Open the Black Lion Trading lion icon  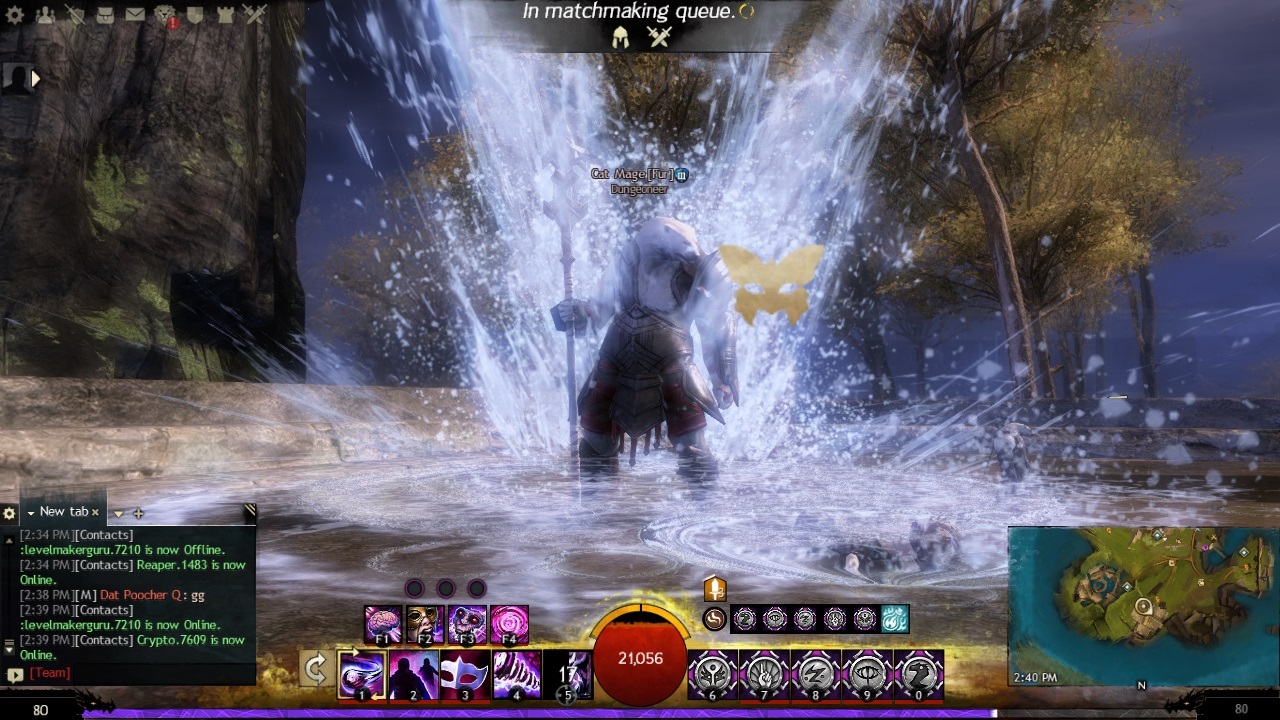[x=165, y=15]
